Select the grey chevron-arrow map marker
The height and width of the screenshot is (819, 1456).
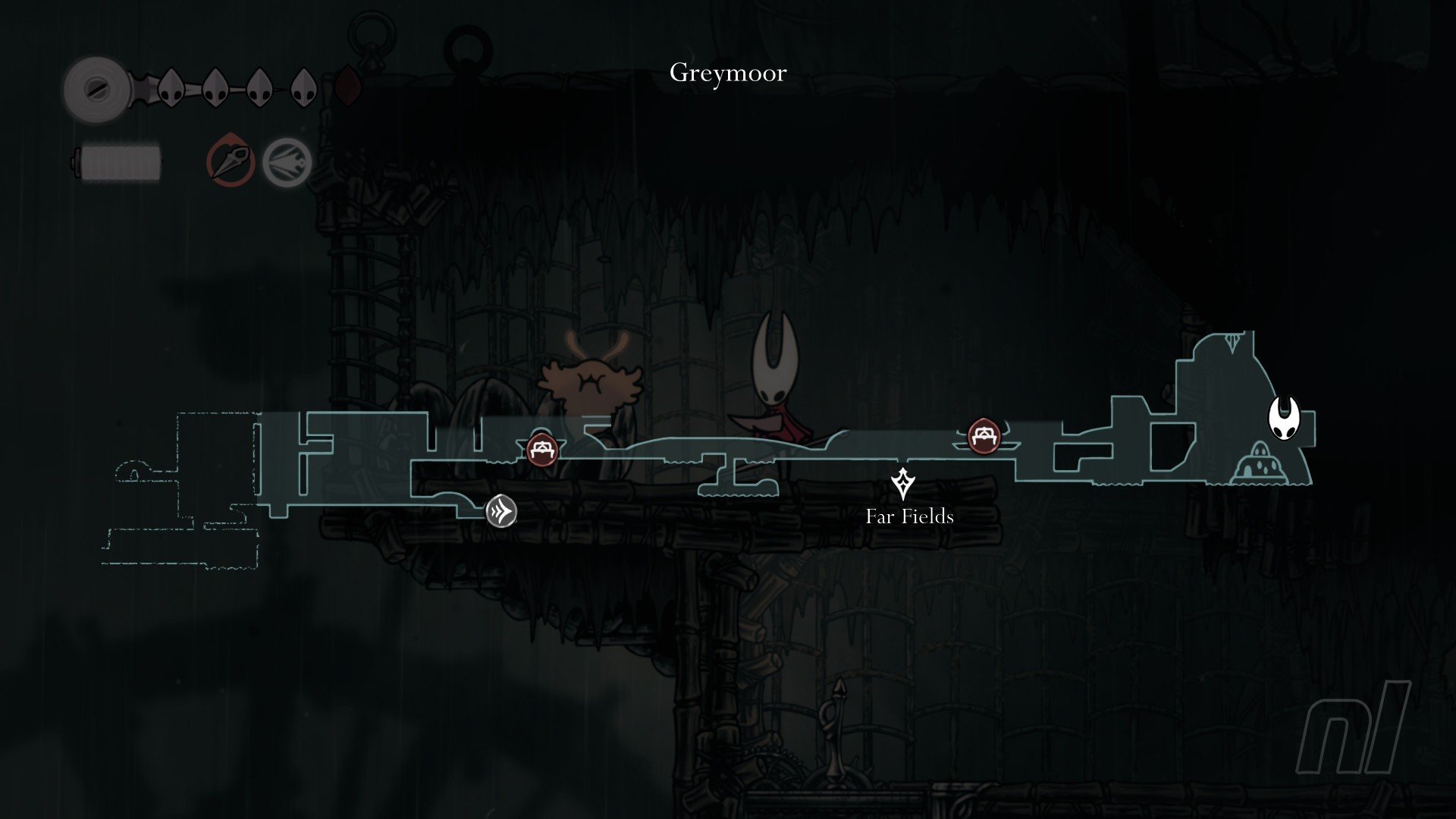click(501, 511)
